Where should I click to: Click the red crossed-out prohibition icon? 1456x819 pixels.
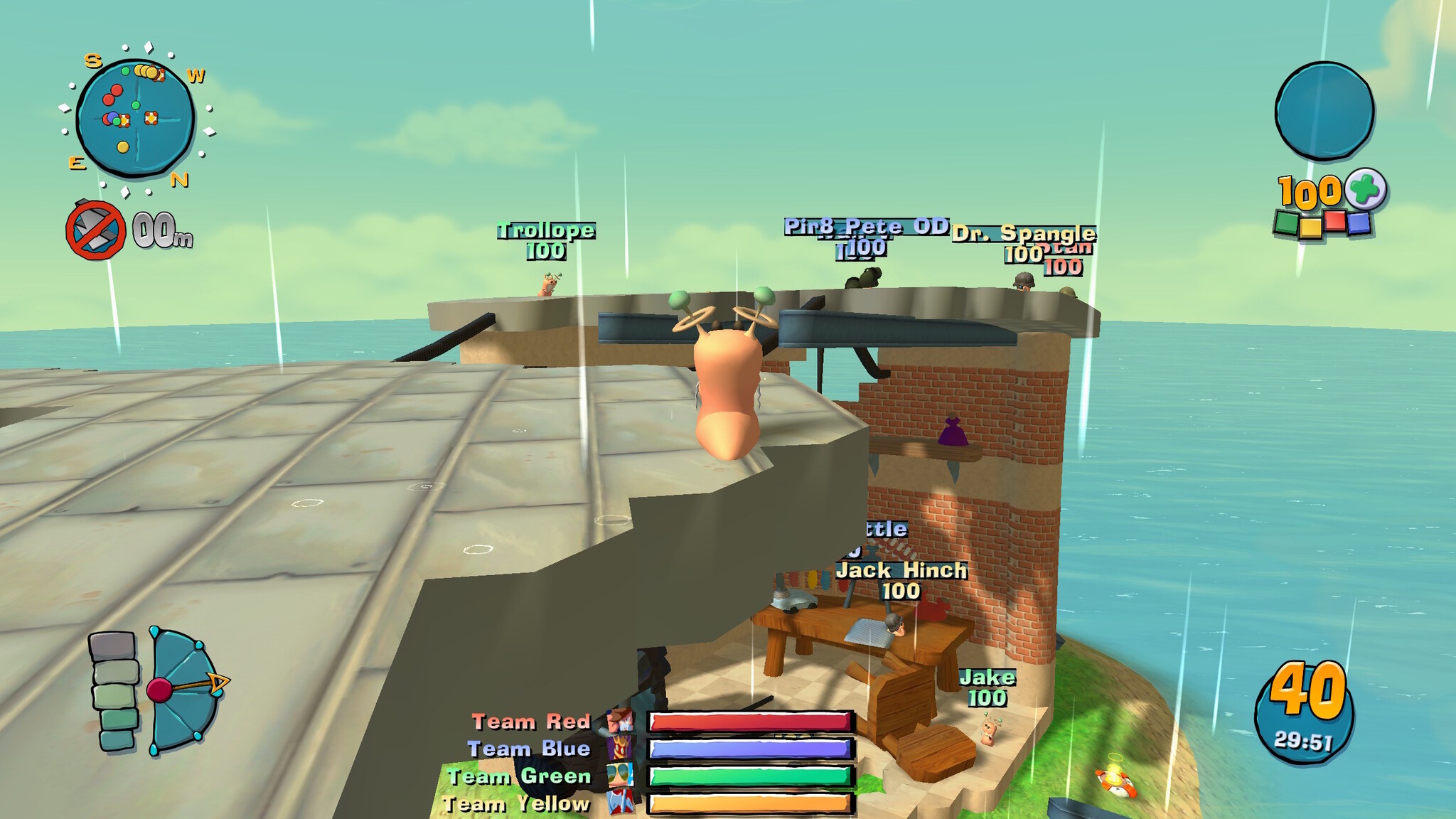[95, 230]
